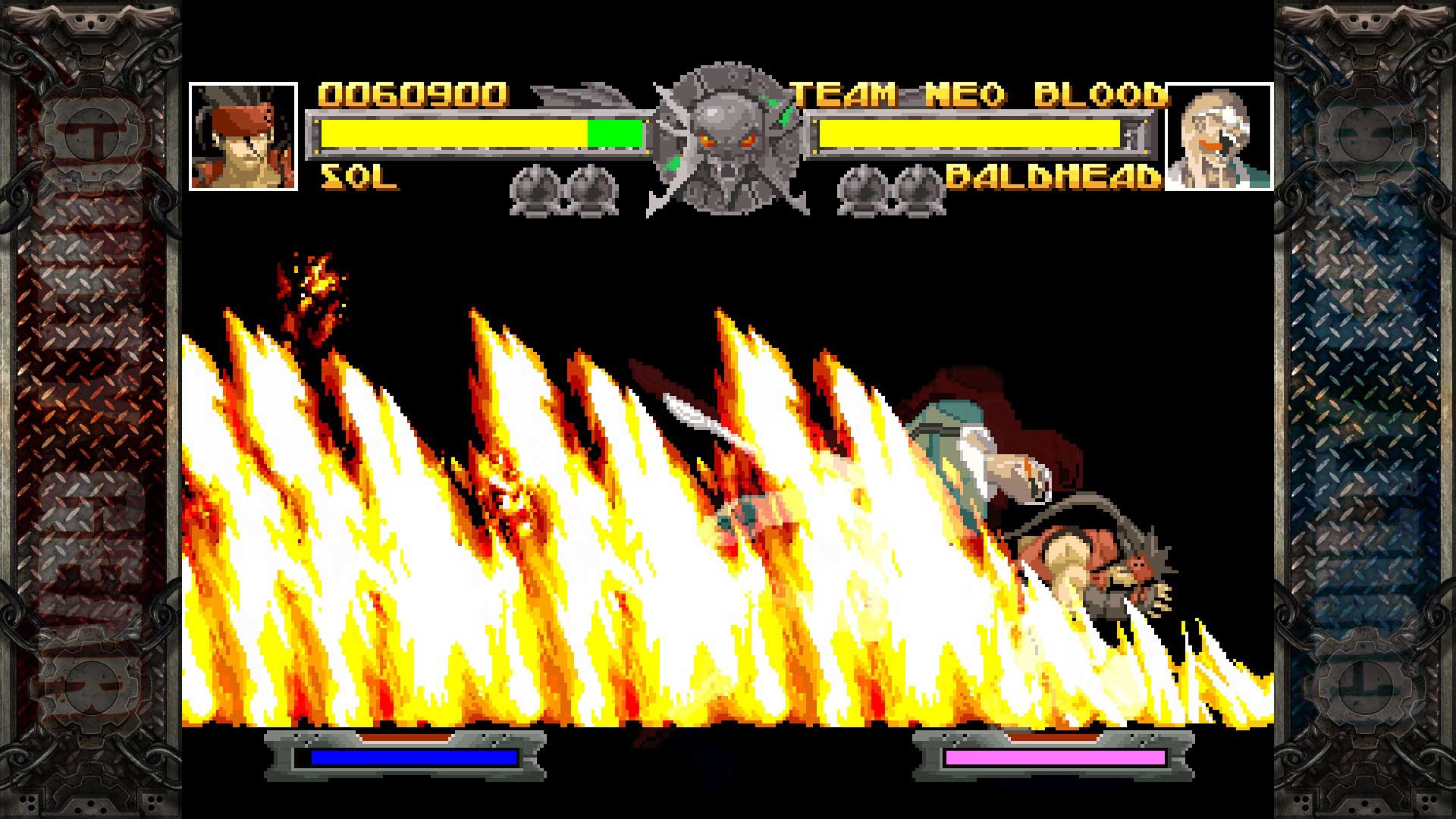Toggle Baldhead's pink tension gauge frame
The image size is (1456, 819).
(x=1054, y=758)
